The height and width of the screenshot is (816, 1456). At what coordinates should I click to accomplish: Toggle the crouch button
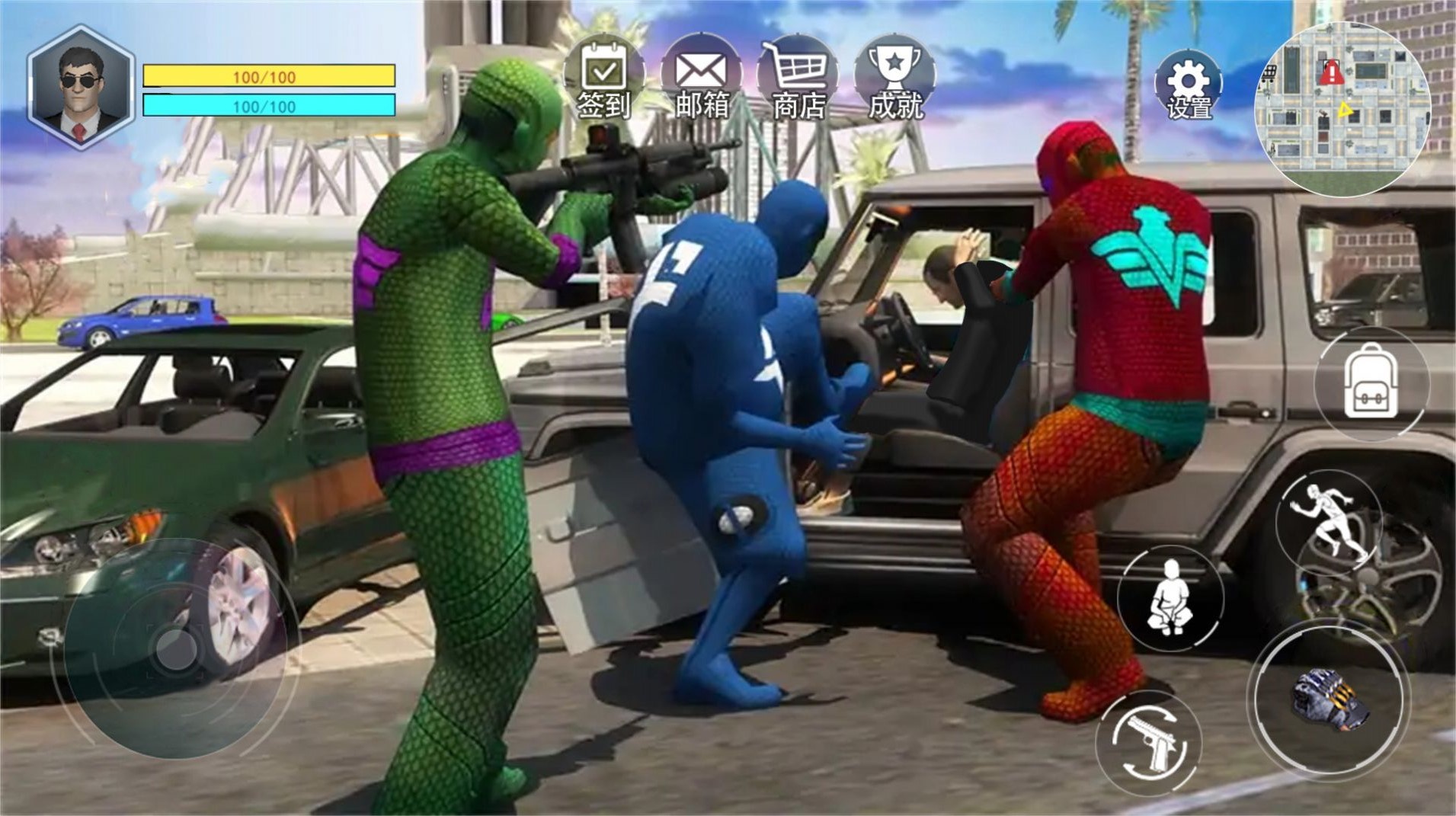tap(1170, 597)
